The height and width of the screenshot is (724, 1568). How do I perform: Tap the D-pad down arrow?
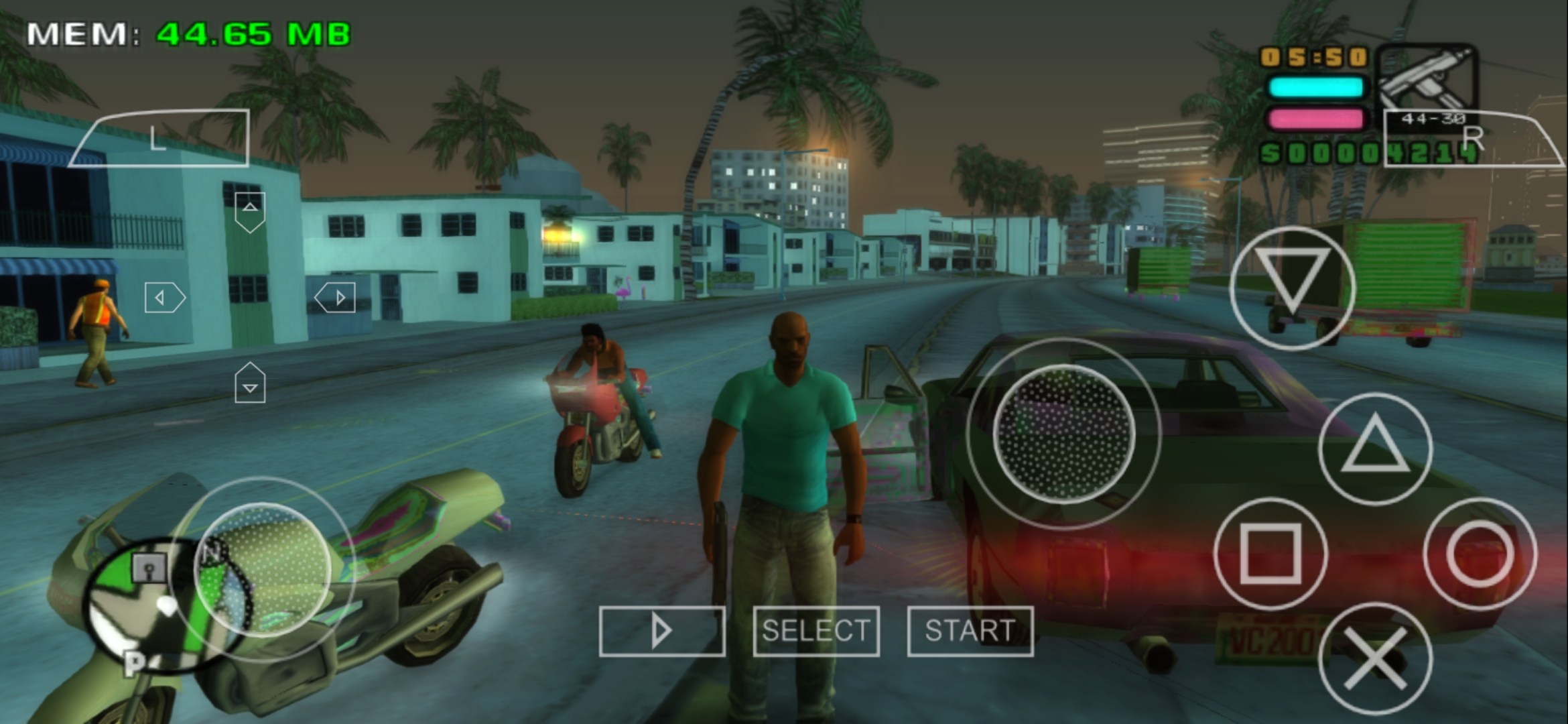250,382
